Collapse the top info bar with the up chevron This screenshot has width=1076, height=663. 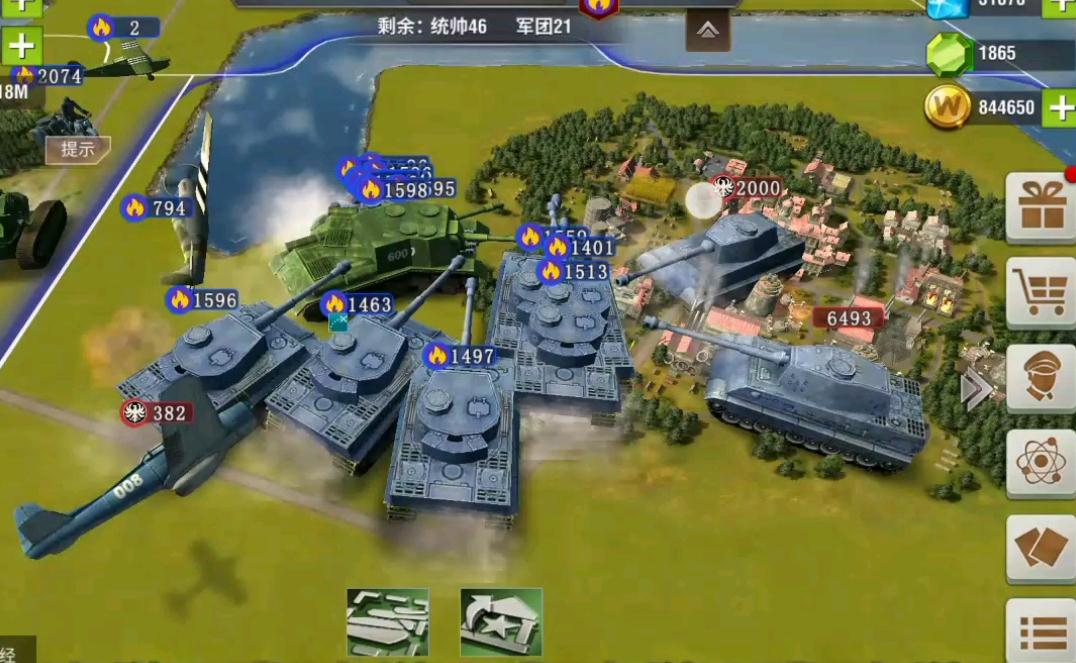pyautogui.click(x=708, y=31)
